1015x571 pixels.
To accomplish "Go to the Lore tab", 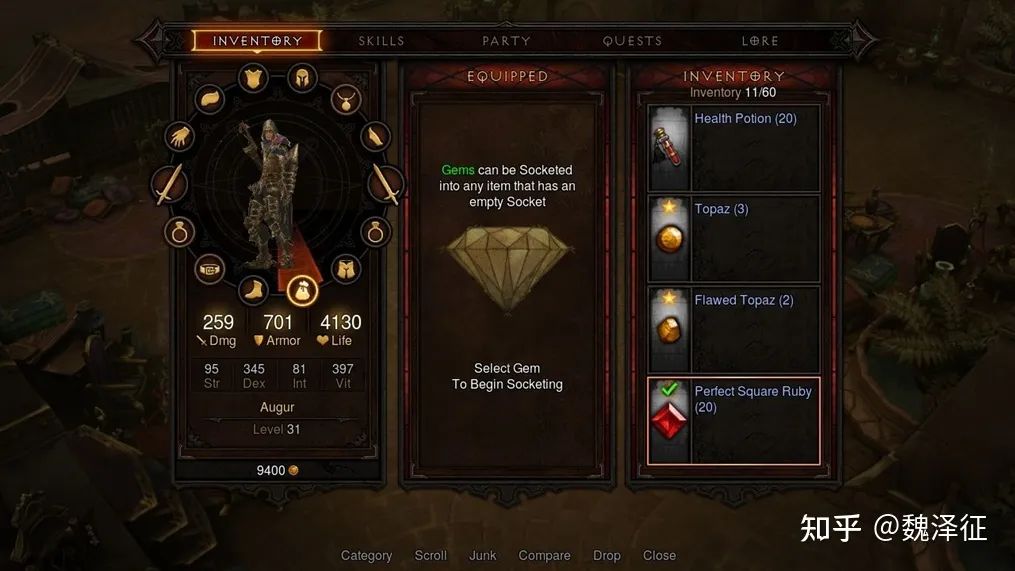I will (x=760, y=41).
